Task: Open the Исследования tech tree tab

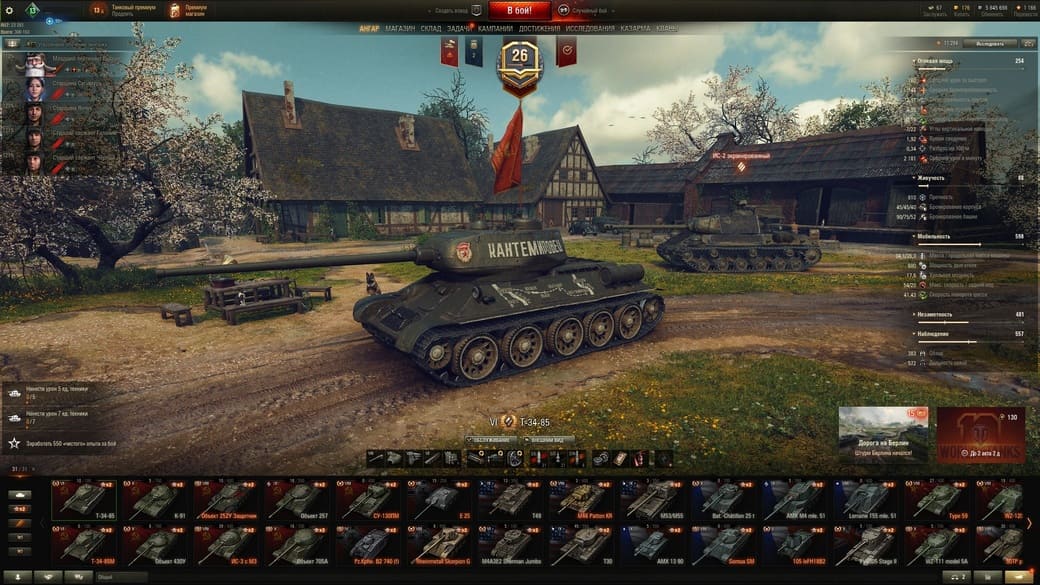Action: click(590, 29)
